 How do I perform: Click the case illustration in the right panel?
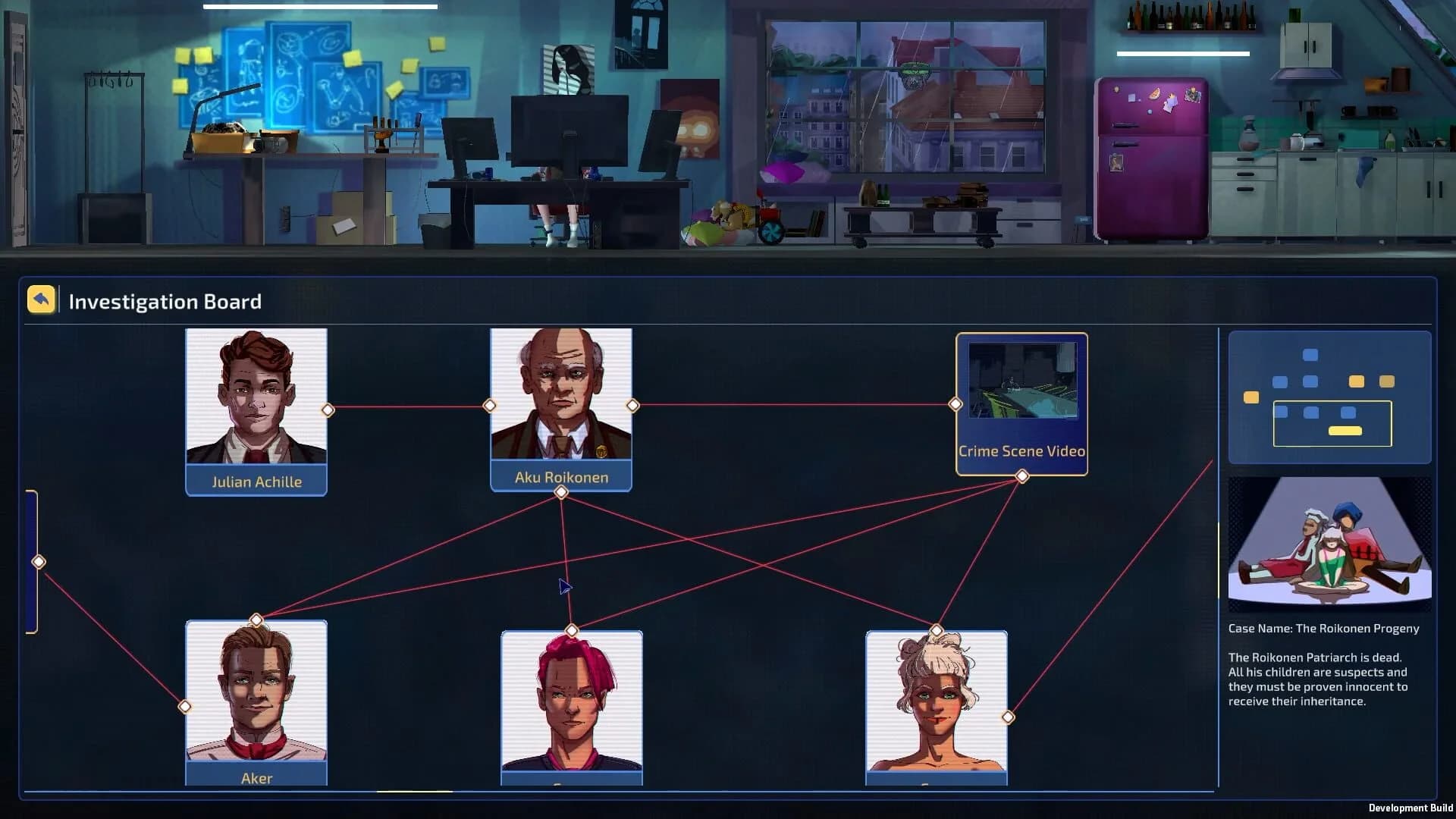click(x=1329, y=542)
